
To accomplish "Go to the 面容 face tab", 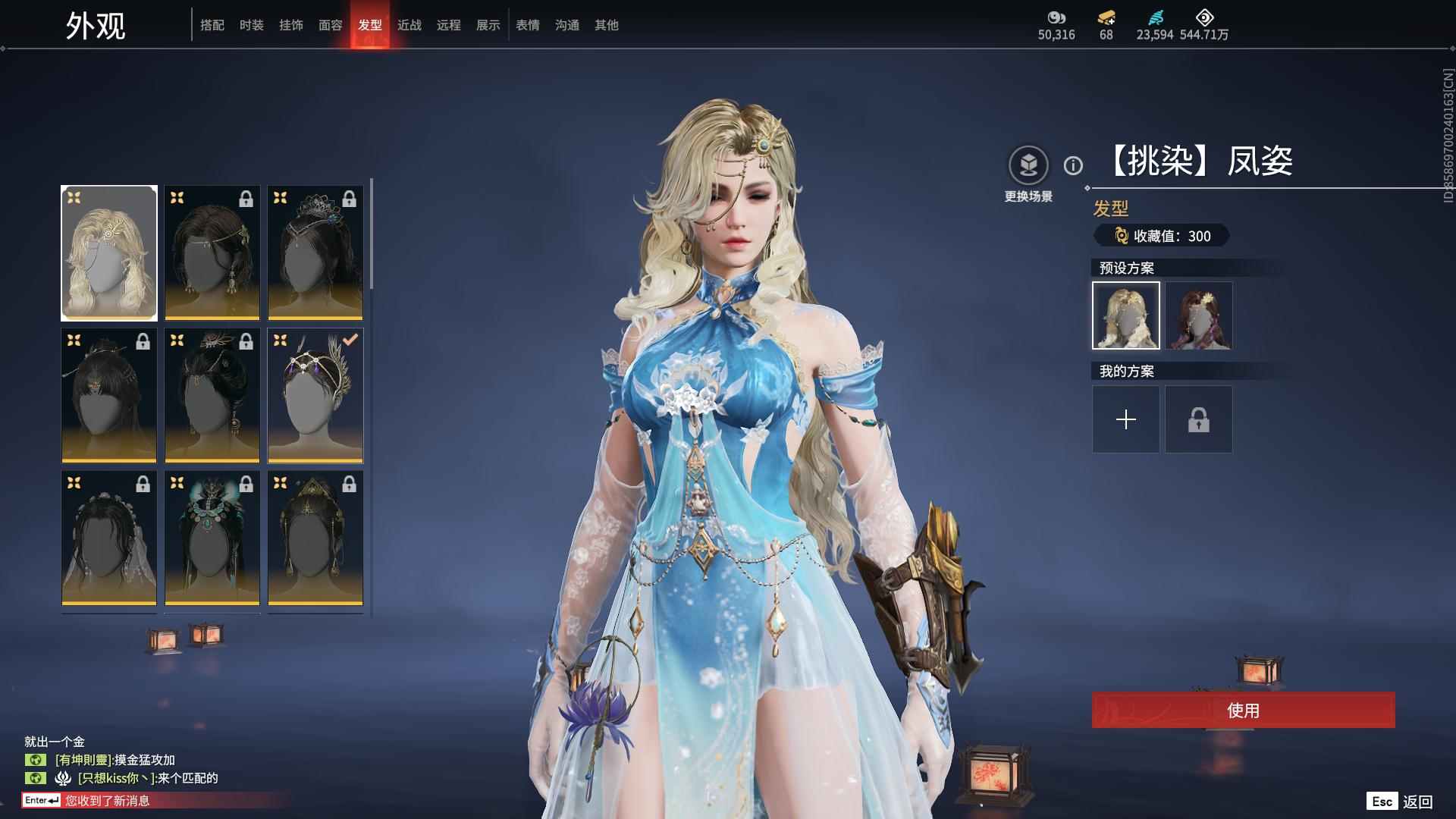I will tap(330, 25).
